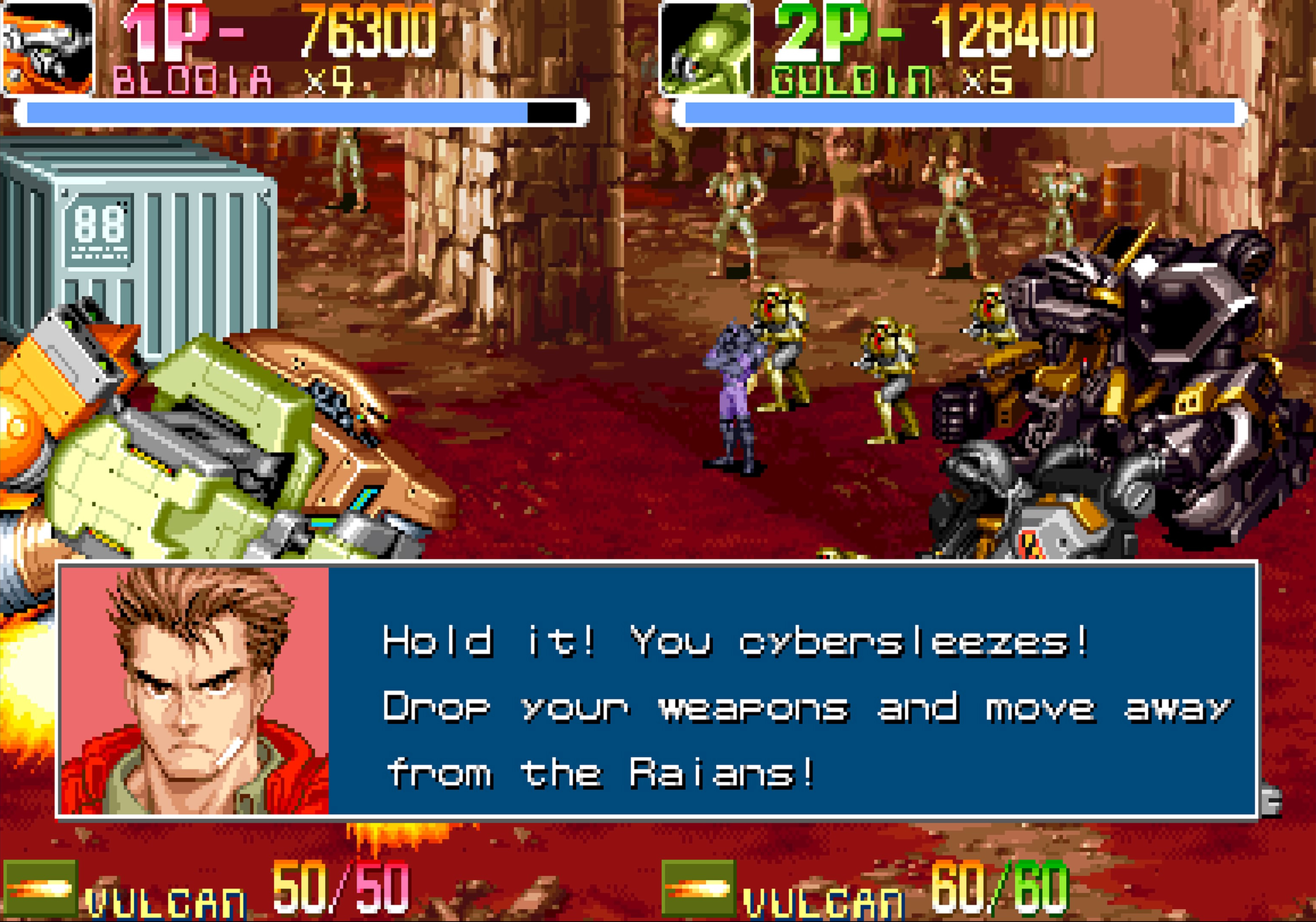Select the 2P Guldin mech portrait
This screenshot has width=1316, height=922.
coord(706,49)
